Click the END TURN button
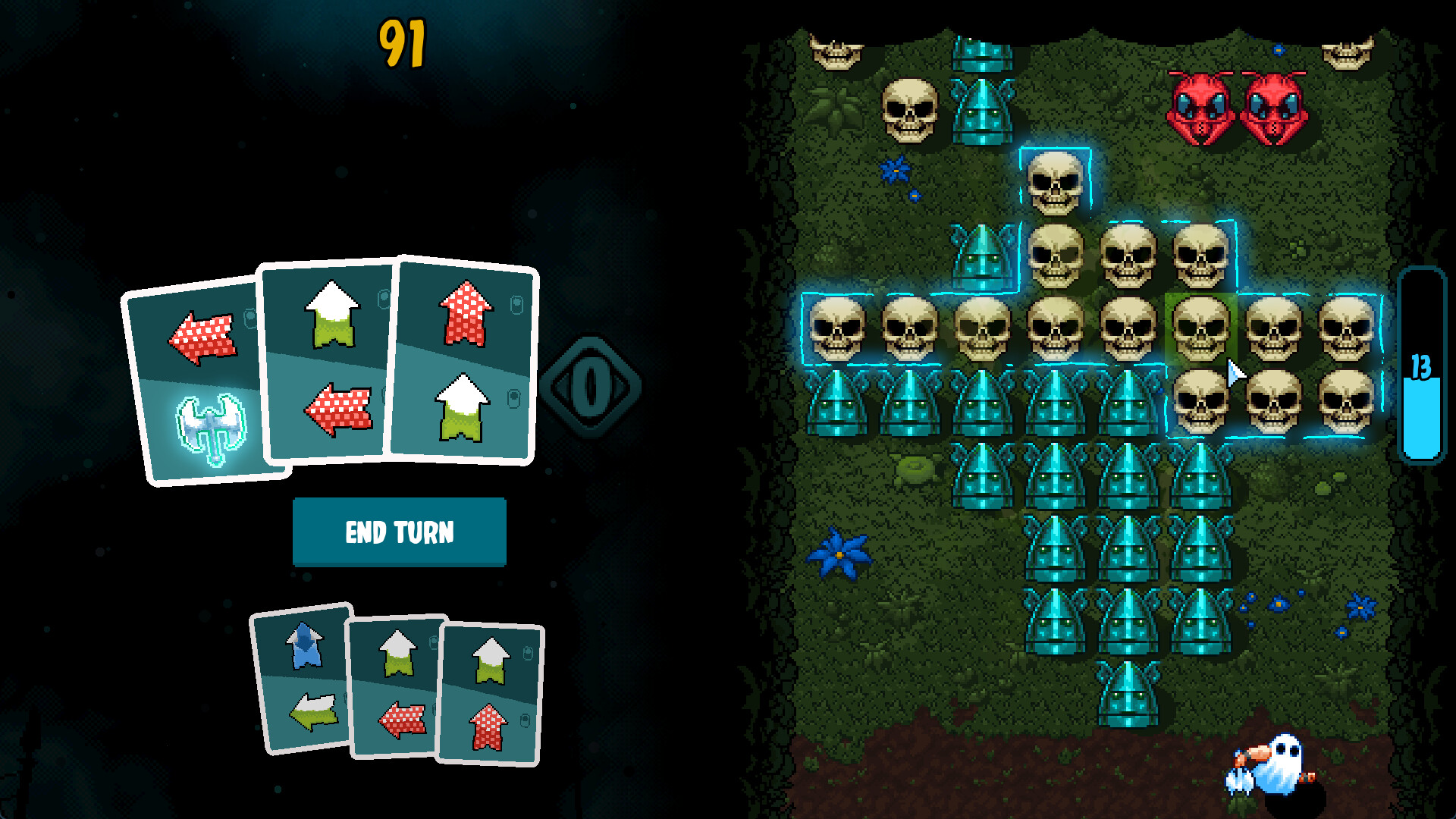 (x=400, y=533)
